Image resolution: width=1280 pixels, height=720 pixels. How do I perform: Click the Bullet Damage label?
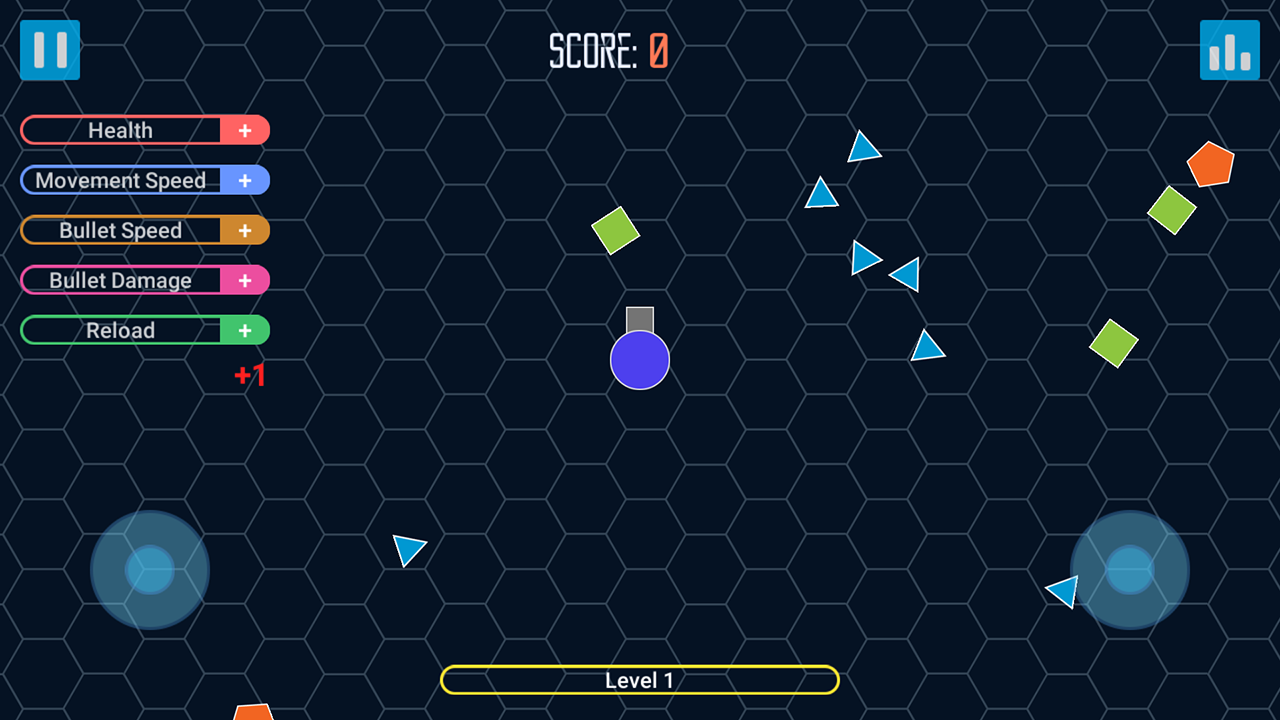click(x=120, y=281)
